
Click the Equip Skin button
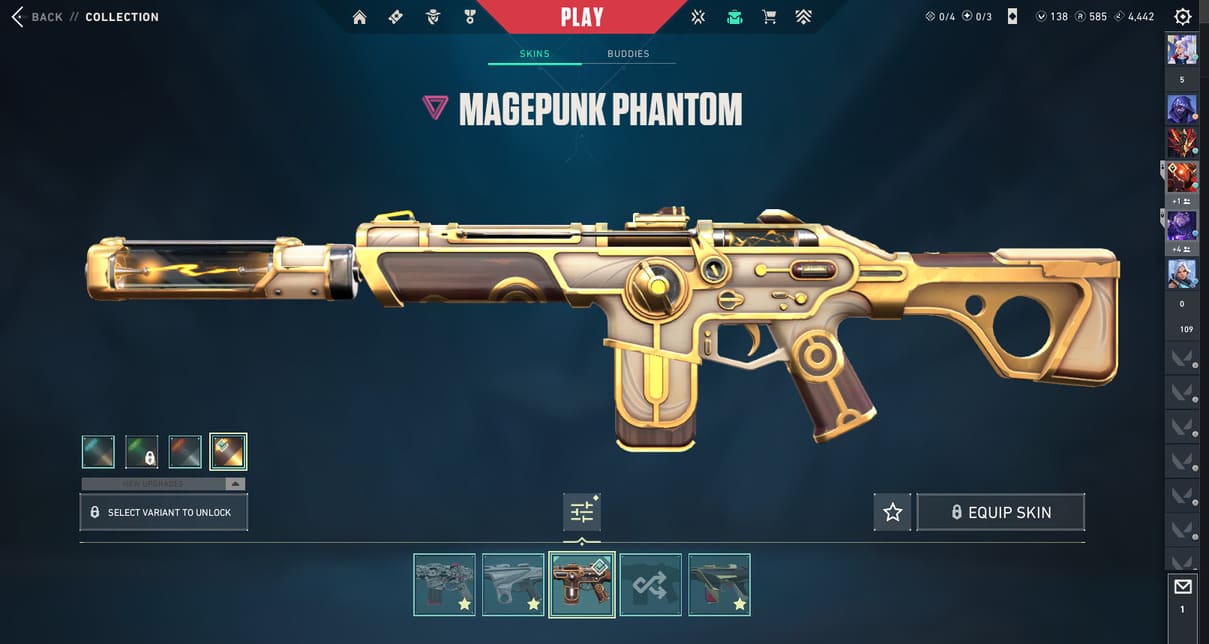click(1000, 512)
